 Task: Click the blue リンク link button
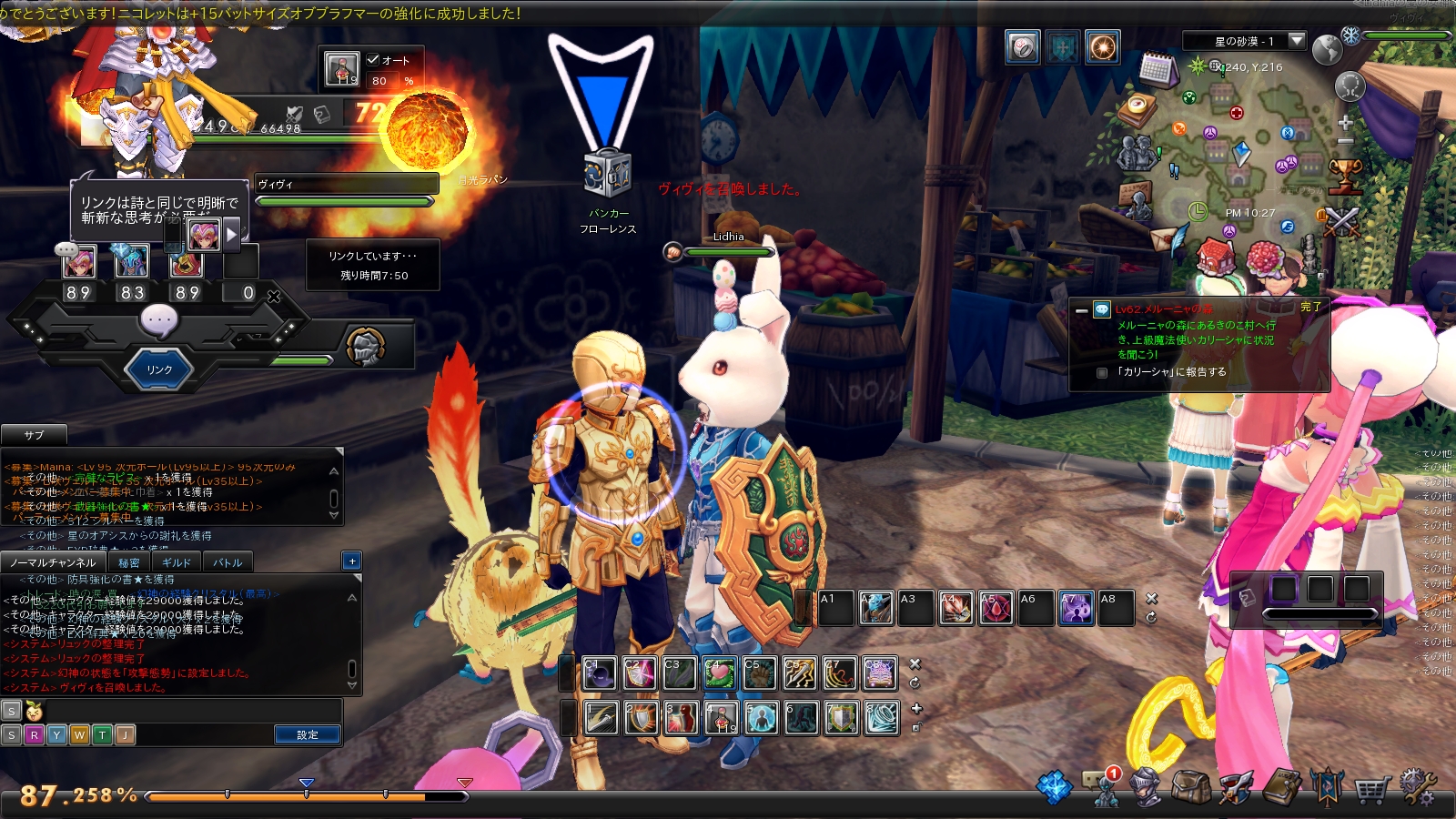pyautogui.click(x=159, y=369)
